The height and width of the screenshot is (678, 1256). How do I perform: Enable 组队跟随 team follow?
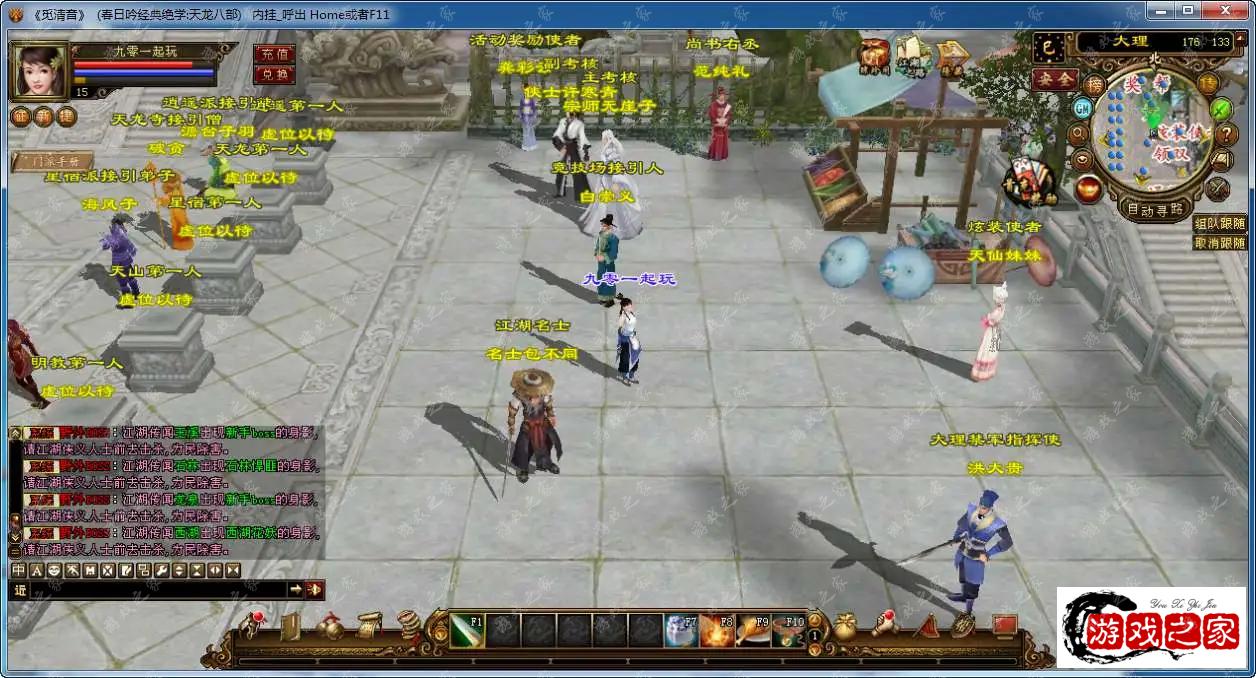coord(1220,223)
